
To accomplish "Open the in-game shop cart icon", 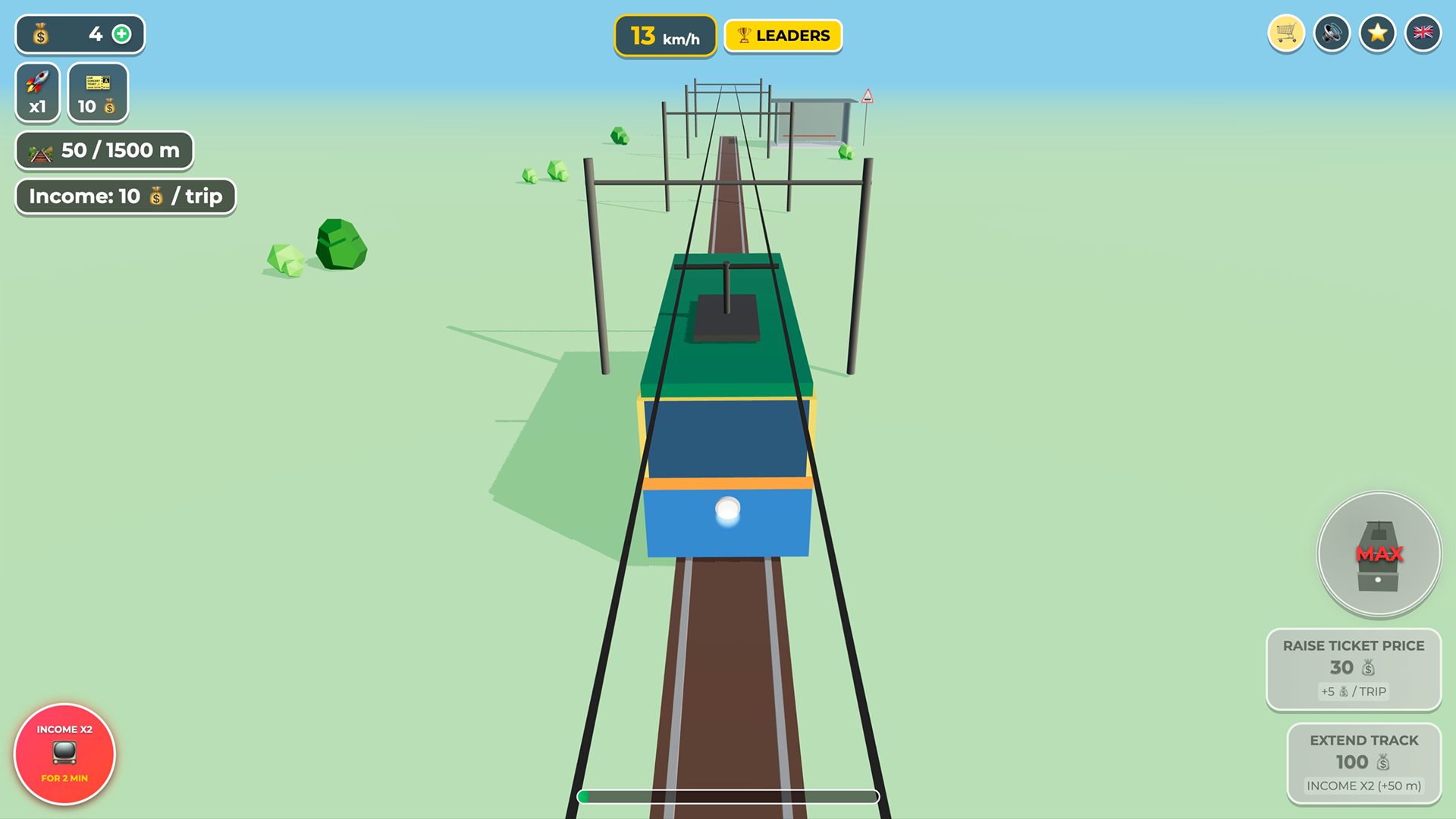I will 1286,33.
